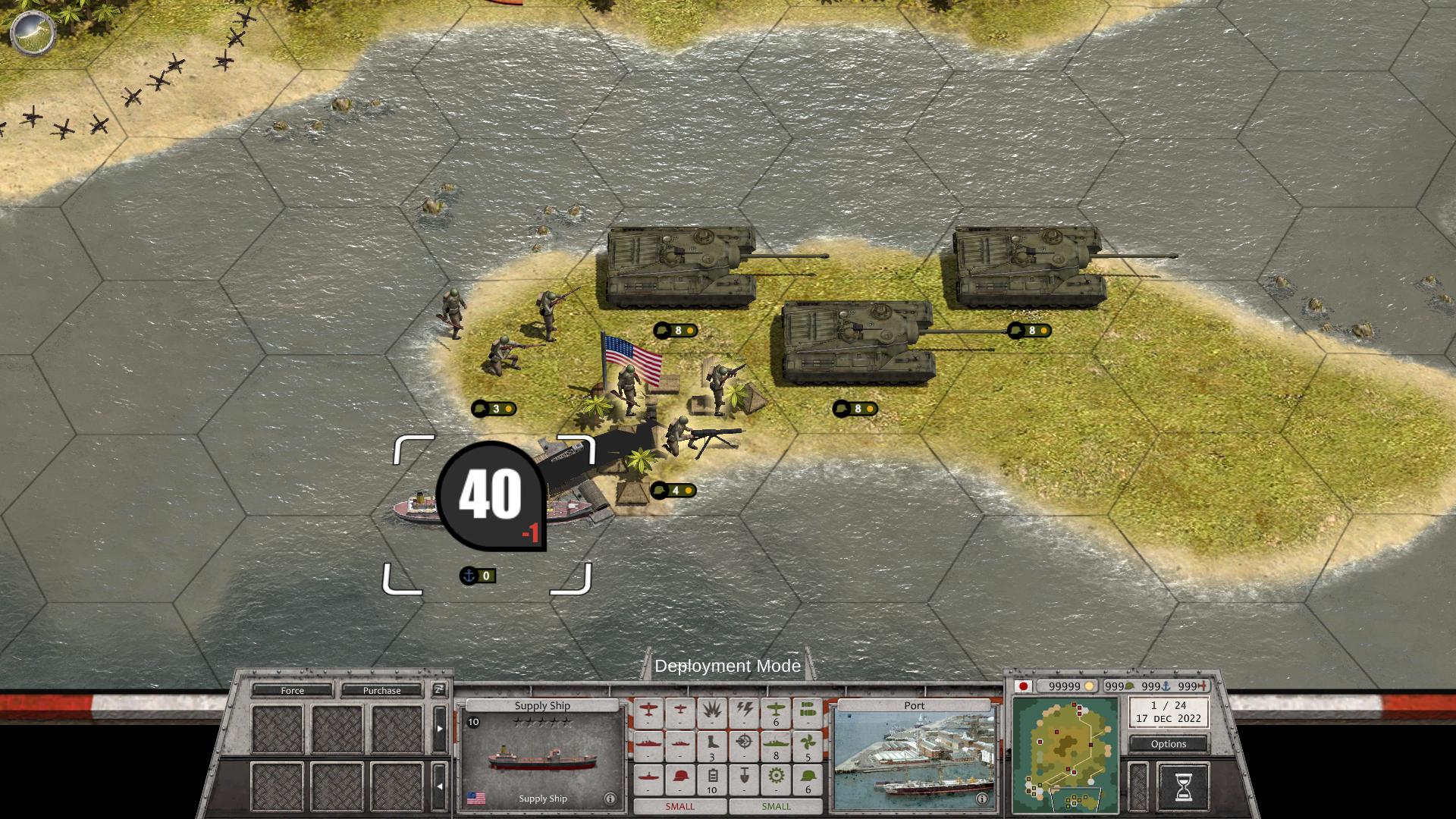The width and height of the screenshot is (1456, 819).
Task: Open the Options menu
Action: (1168, 744)
